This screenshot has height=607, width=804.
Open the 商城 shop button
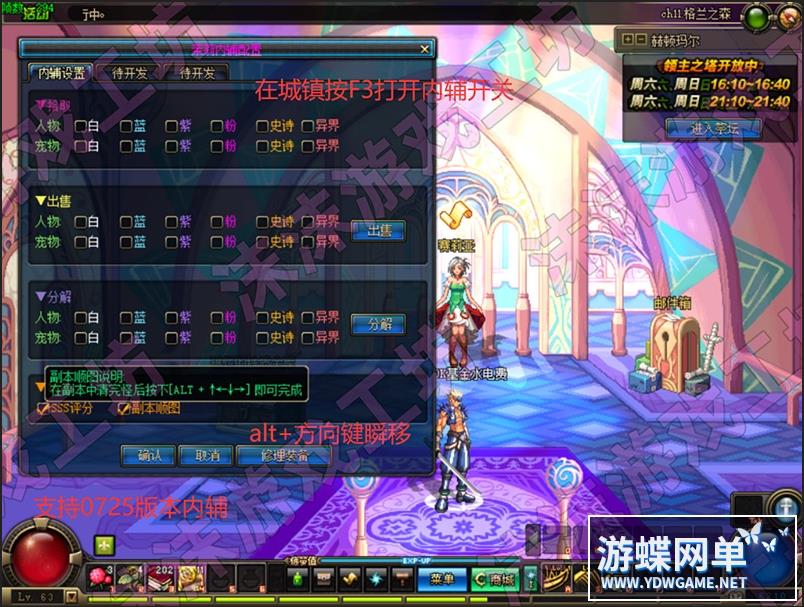click(494, 578)
